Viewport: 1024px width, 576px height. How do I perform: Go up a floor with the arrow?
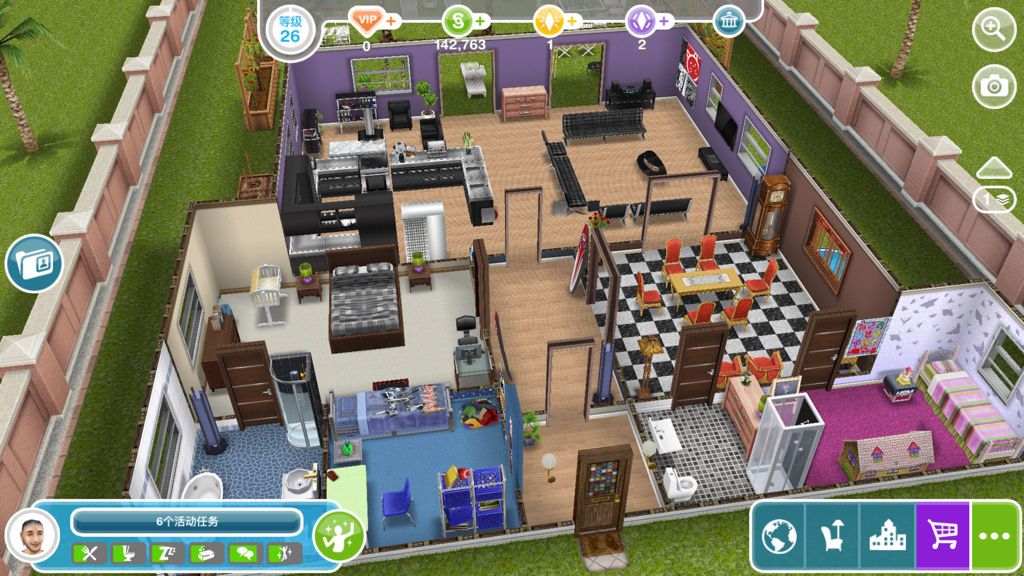[994, 168]
